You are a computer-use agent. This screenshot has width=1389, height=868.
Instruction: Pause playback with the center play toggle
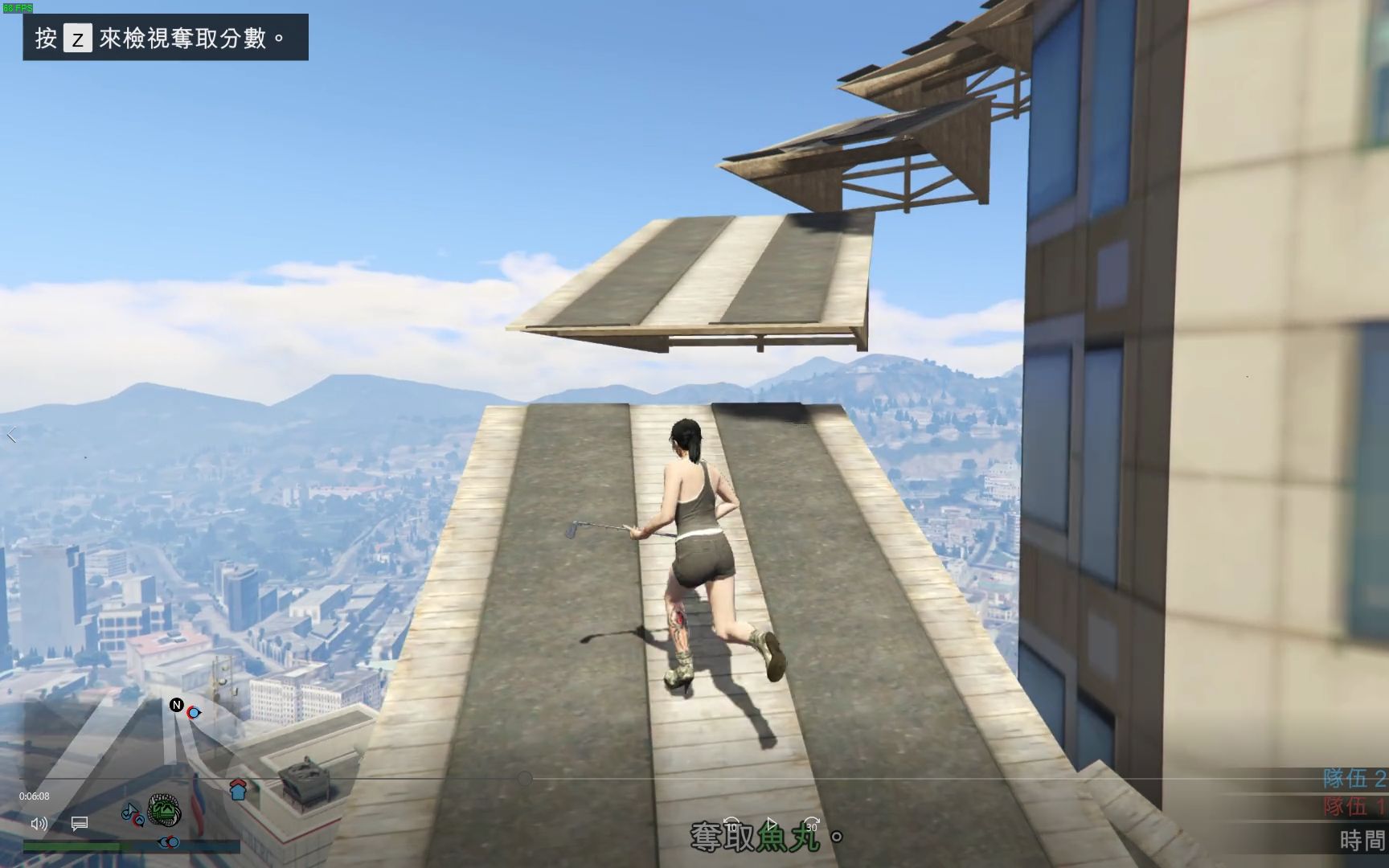(772, 821)
